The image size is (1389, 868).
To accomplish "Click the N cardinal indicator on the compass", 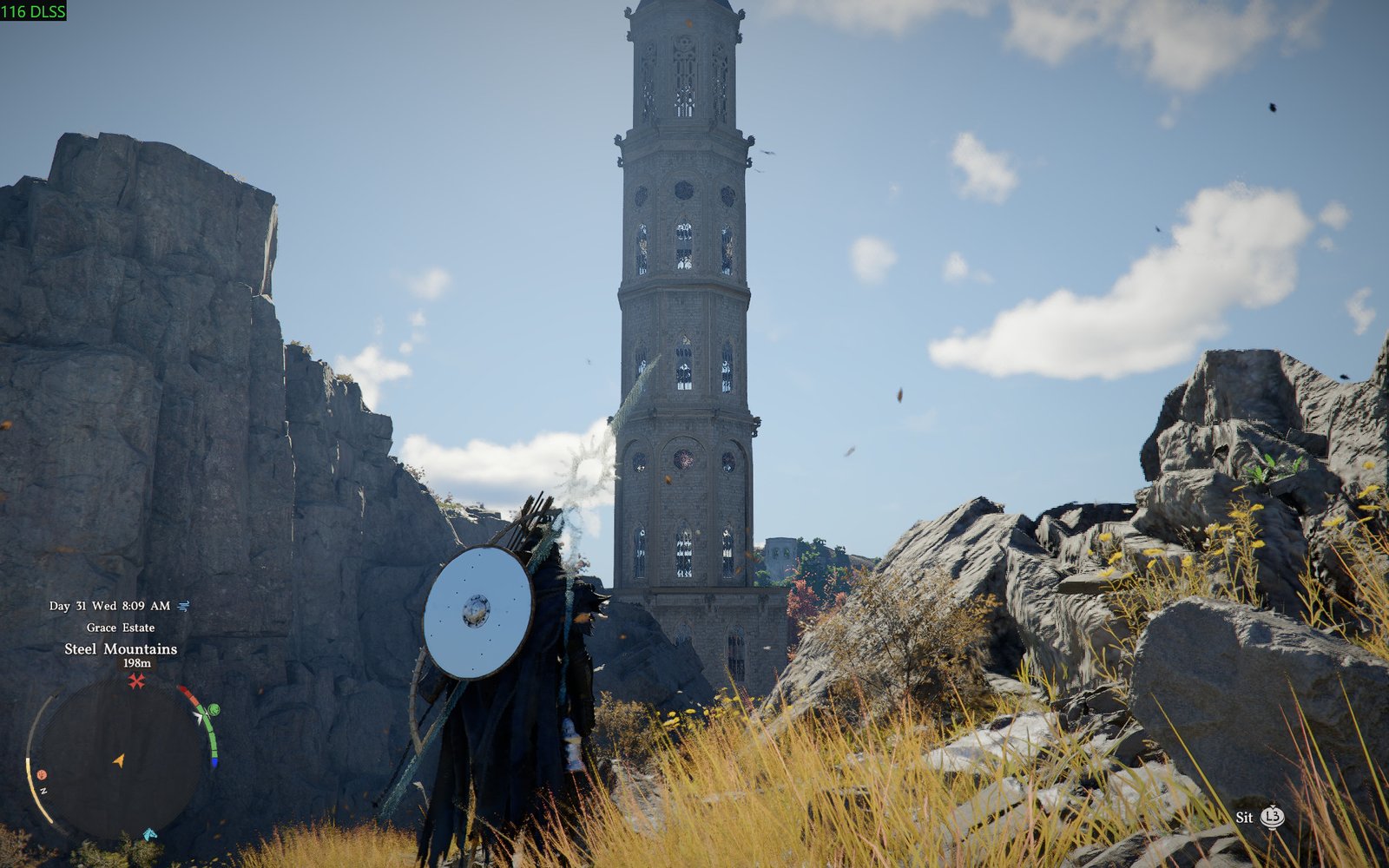I will click(x=43, y=789).
